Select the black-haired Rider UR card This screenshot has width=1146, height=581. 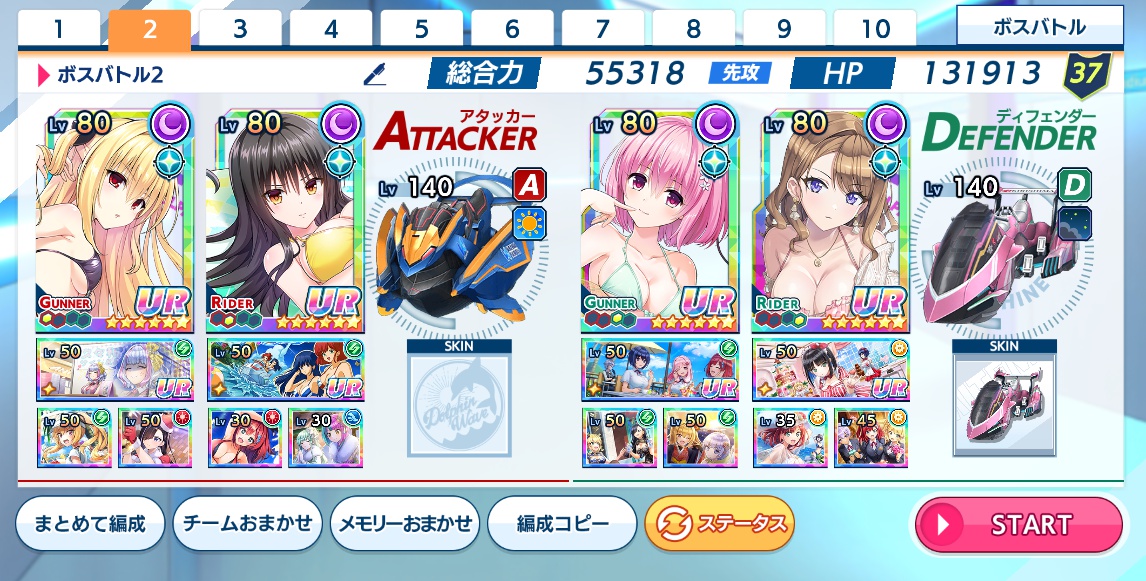[285, 220]
